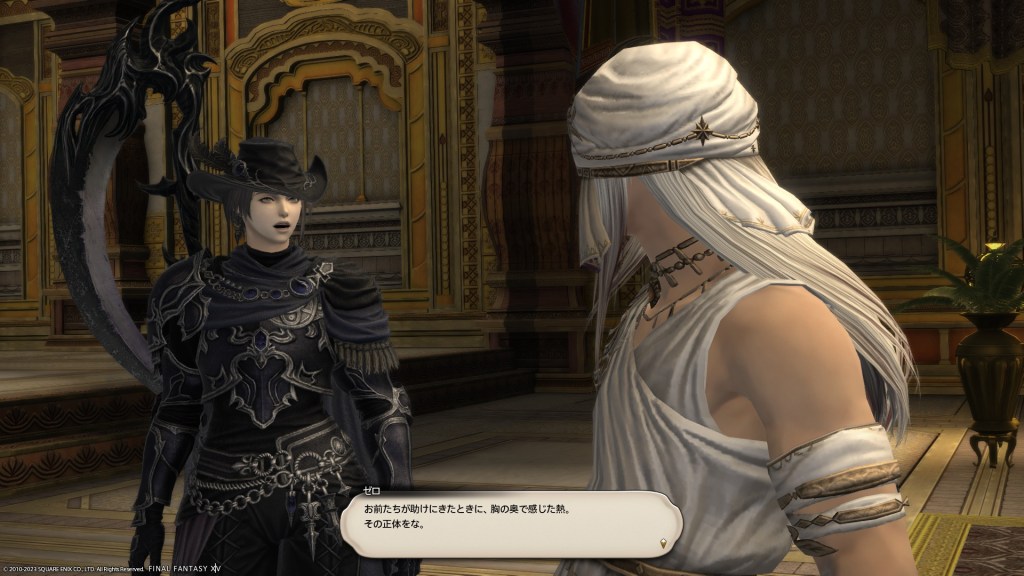Click the dialogue continue marker in the speech box
Screen dimensions: 1024x576
664,543
